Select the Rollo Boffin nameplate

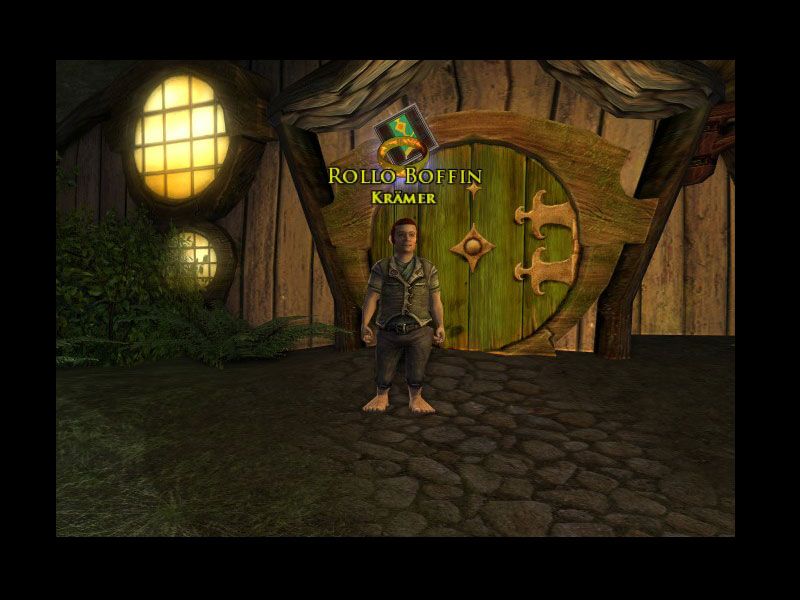[405, 177]
